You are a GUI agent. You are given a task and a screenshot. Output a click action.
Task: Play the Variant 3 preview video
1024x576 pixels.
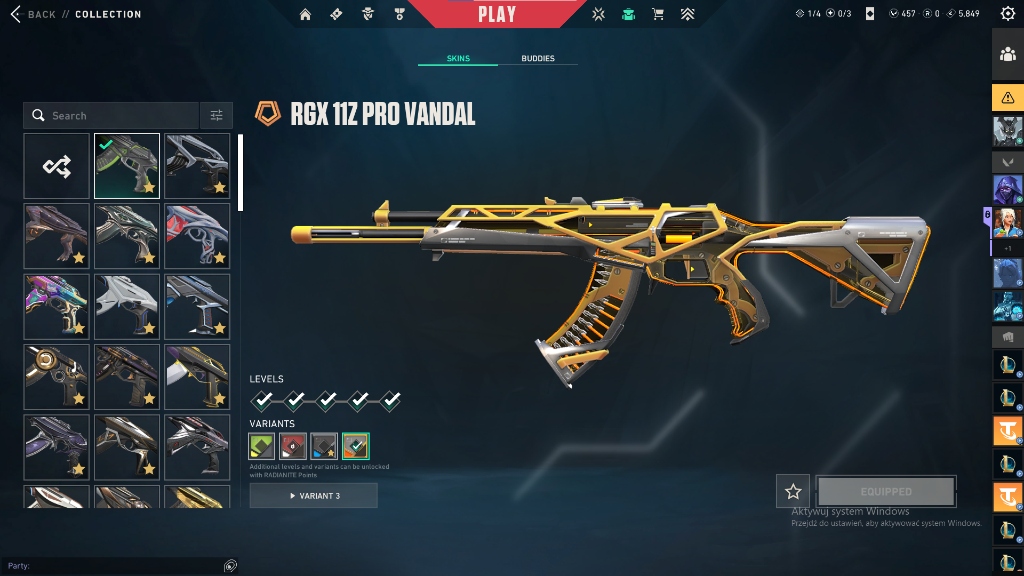click(314, 496)
